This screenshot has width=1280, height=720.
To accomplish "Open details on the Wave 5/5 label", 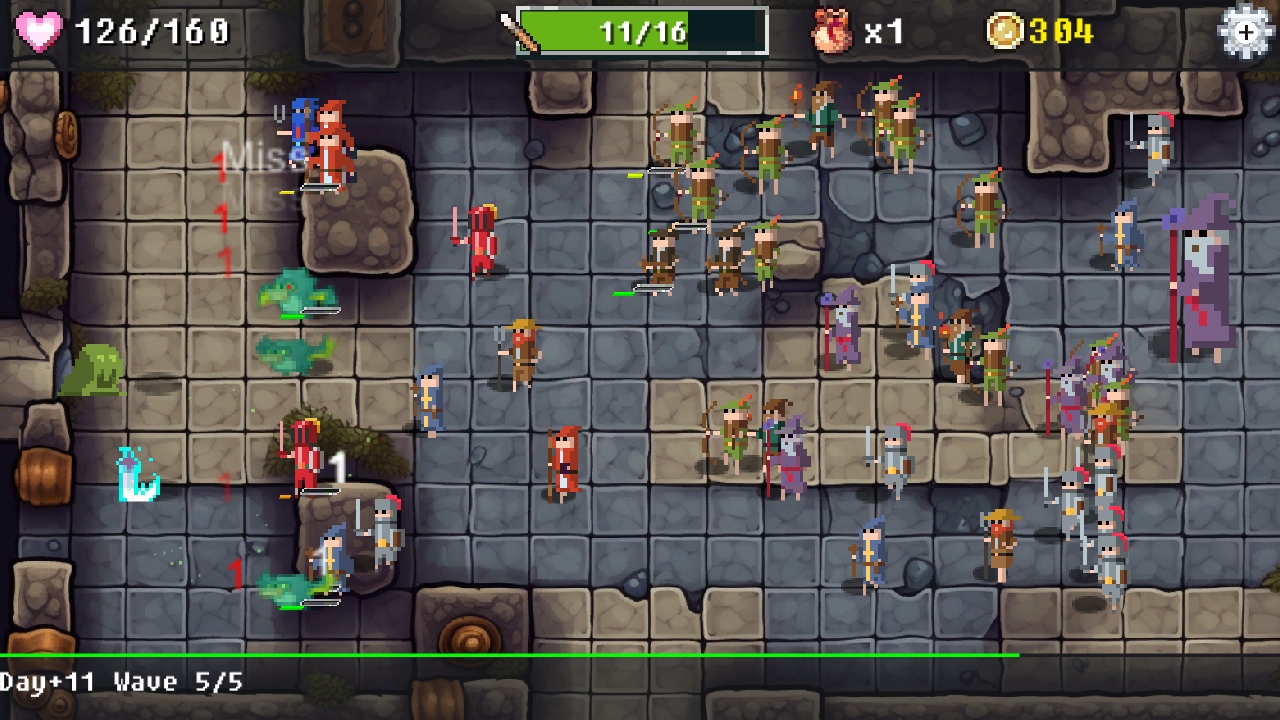I will [166, 682].
